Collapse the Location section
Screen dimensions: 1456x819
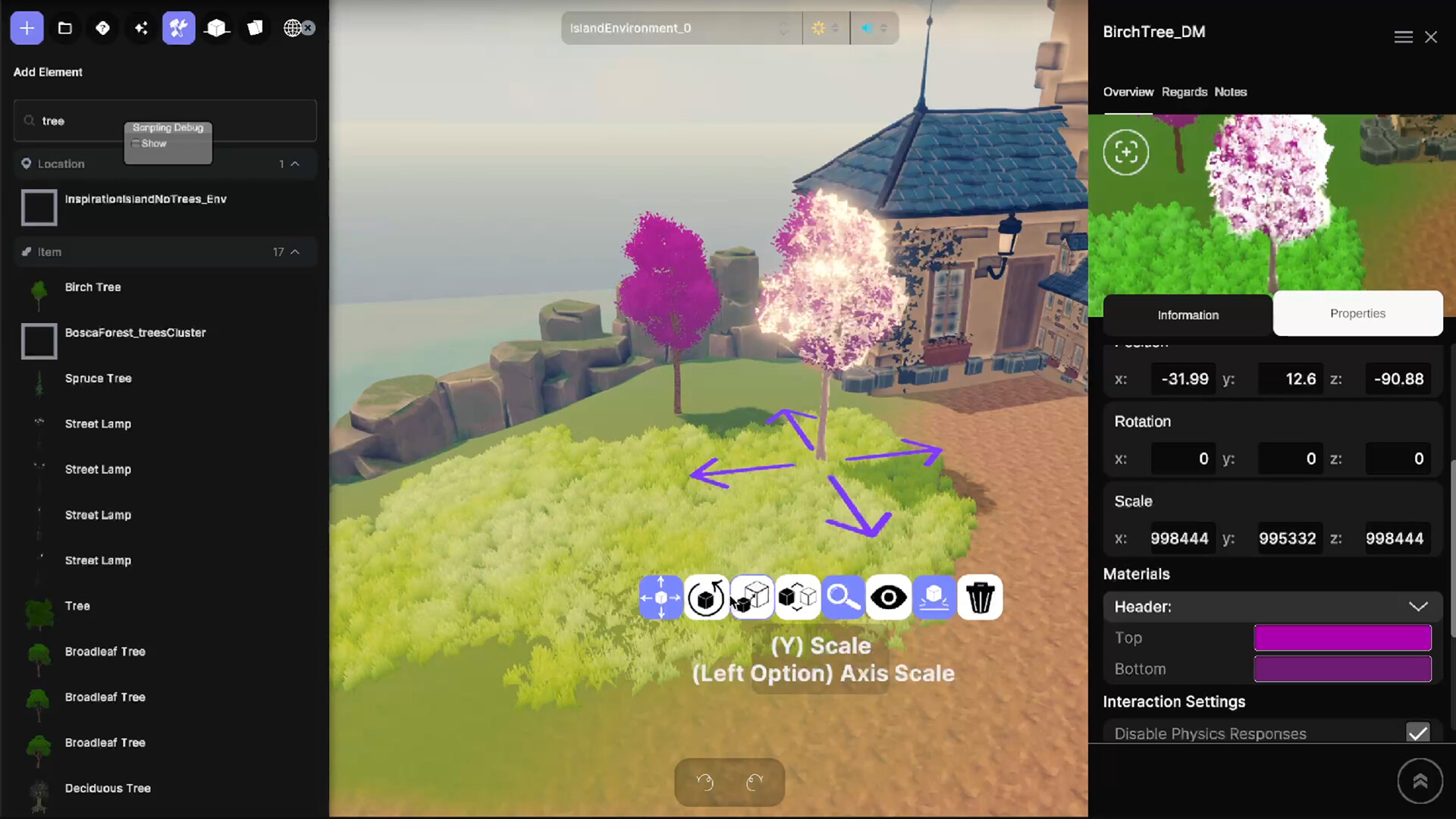click(296, 163)
